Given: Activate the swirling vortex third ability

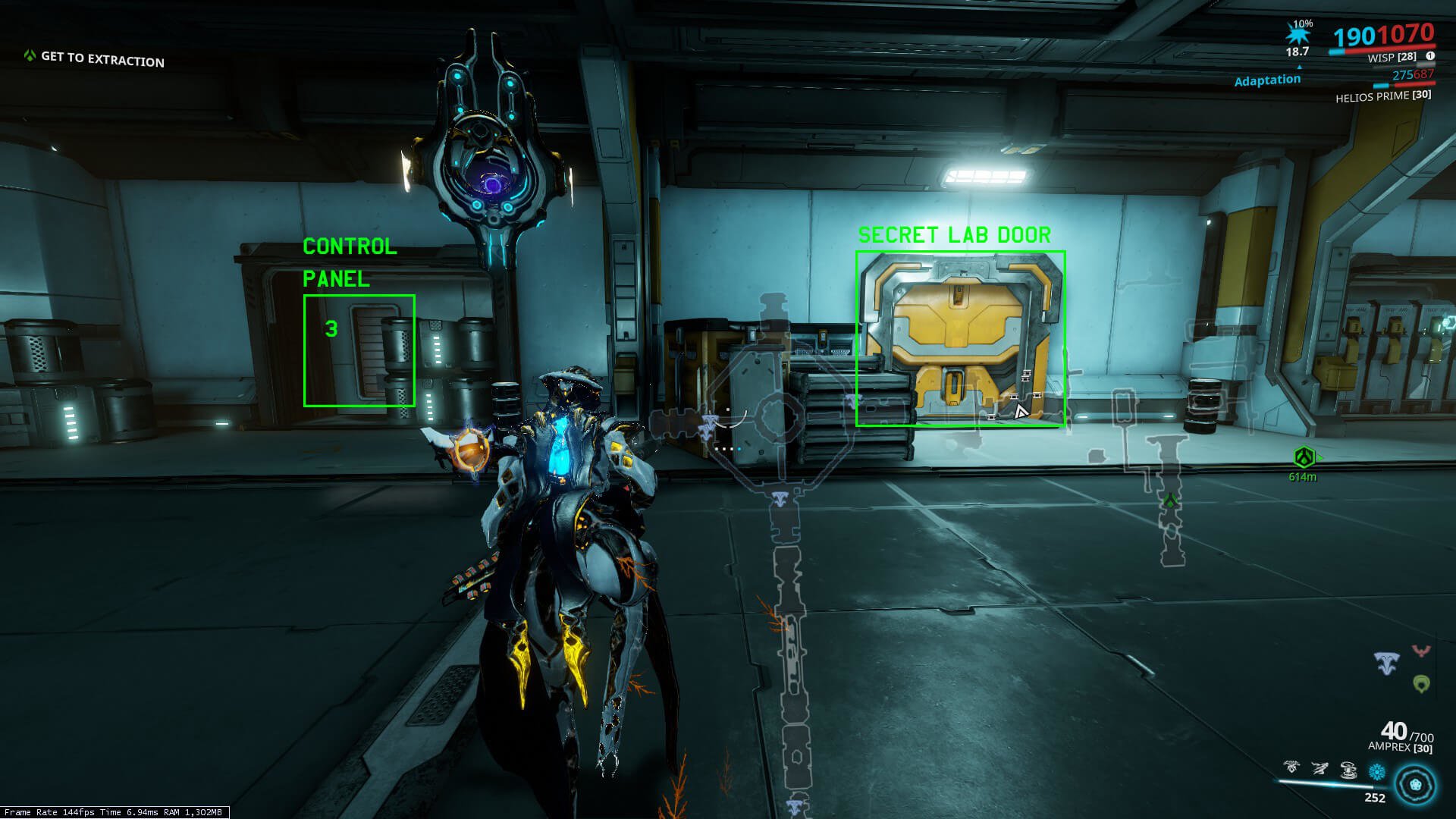Looking at the screenshot, I should pos(1348,770).
